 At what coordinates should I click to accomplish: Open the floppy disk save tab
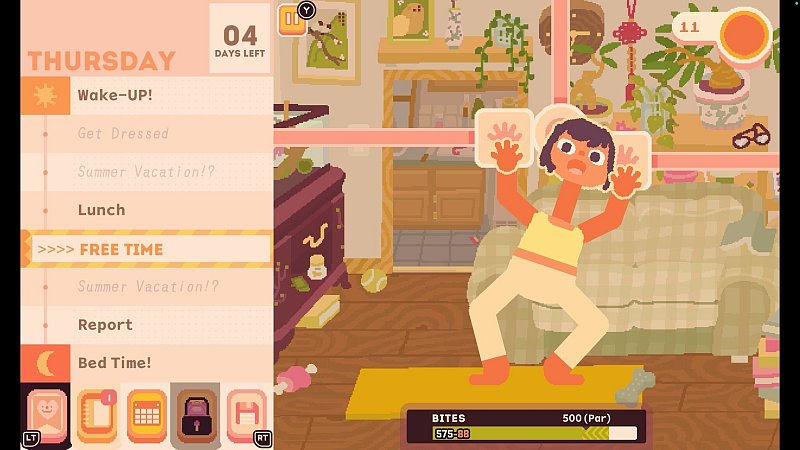coord(245,415)
